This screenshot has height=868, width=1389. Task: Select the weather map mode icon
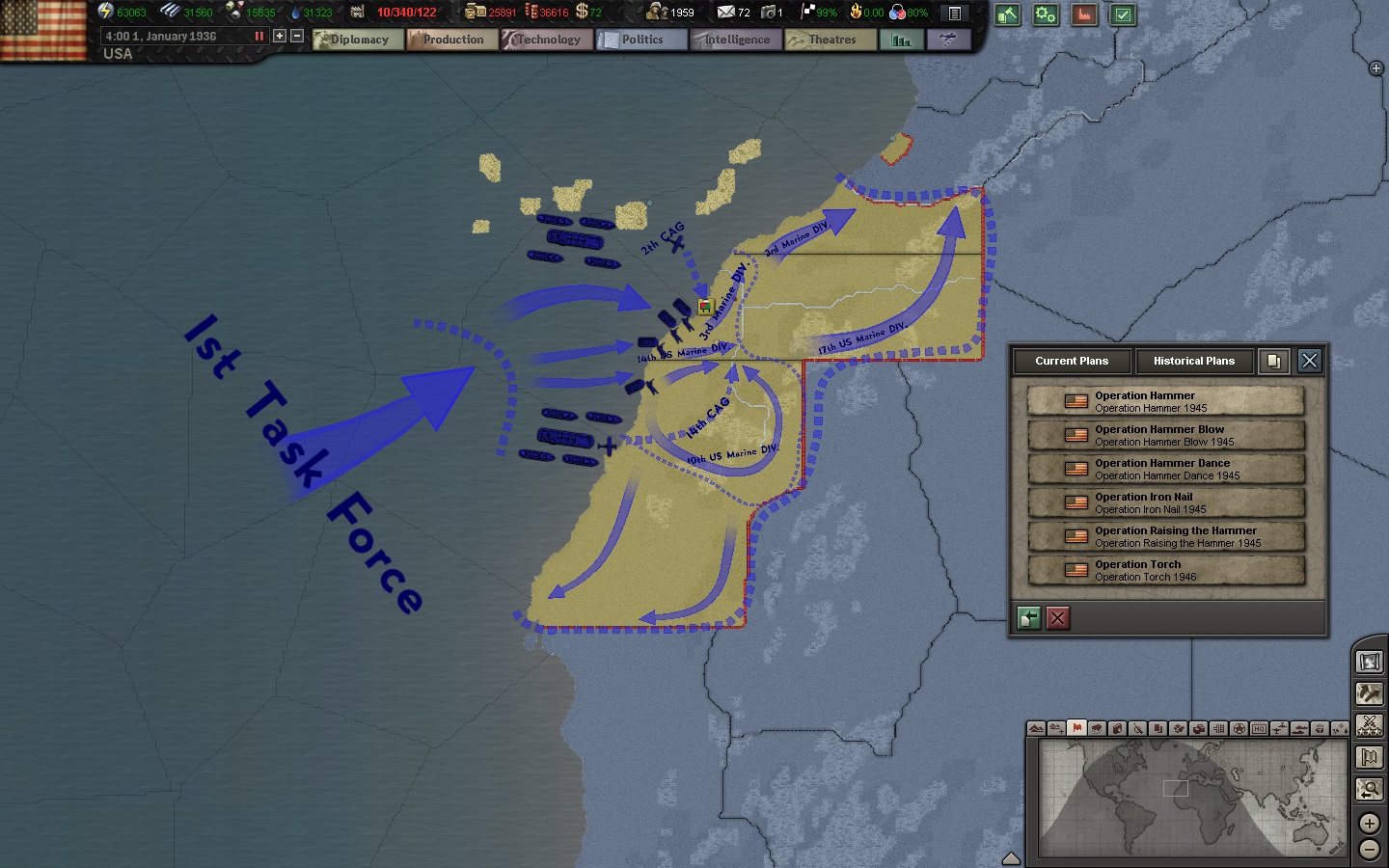click(x=1098, y=730)
